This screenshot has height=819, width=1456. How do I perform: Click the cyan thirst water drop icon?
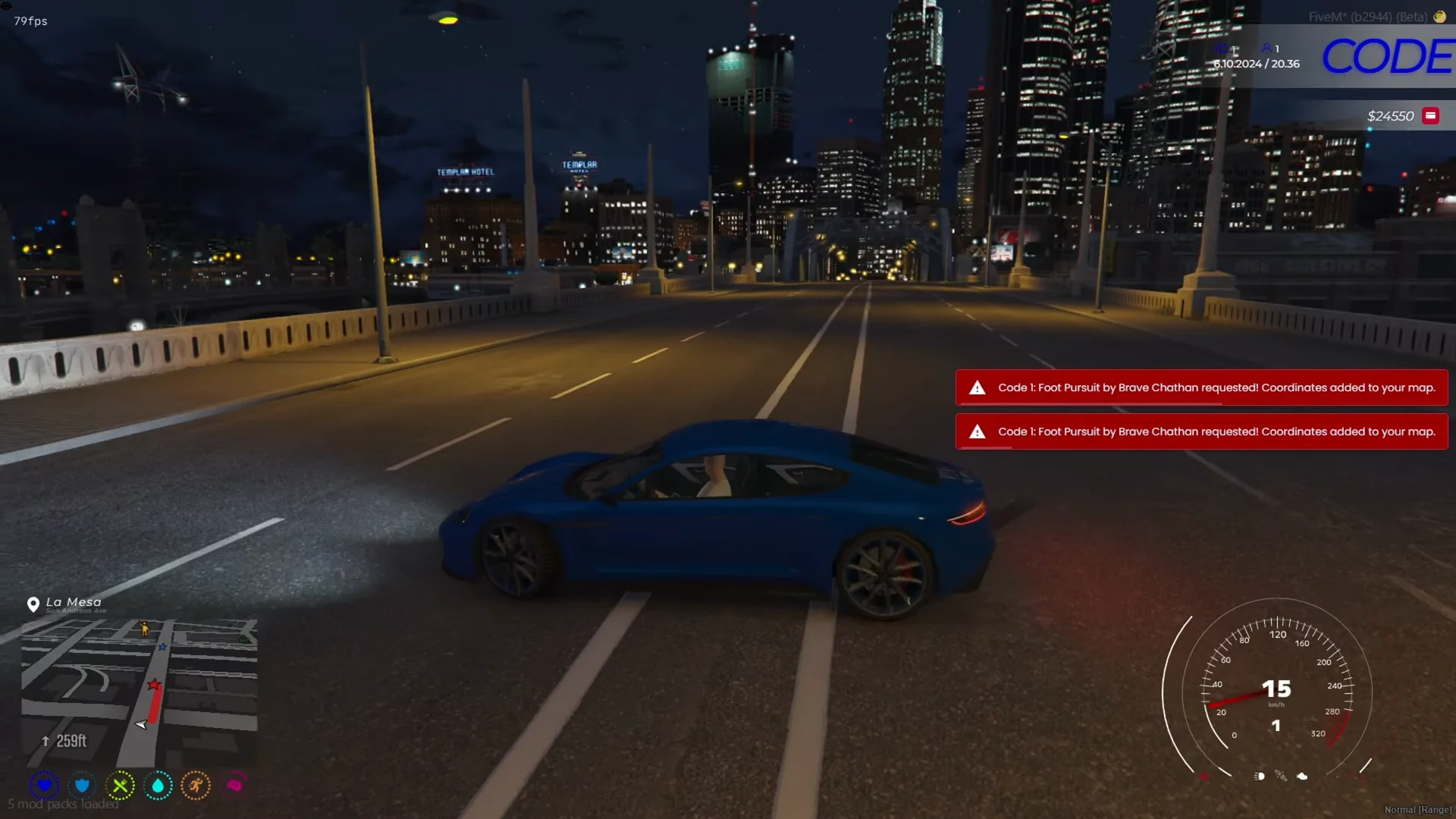[158, 786]
